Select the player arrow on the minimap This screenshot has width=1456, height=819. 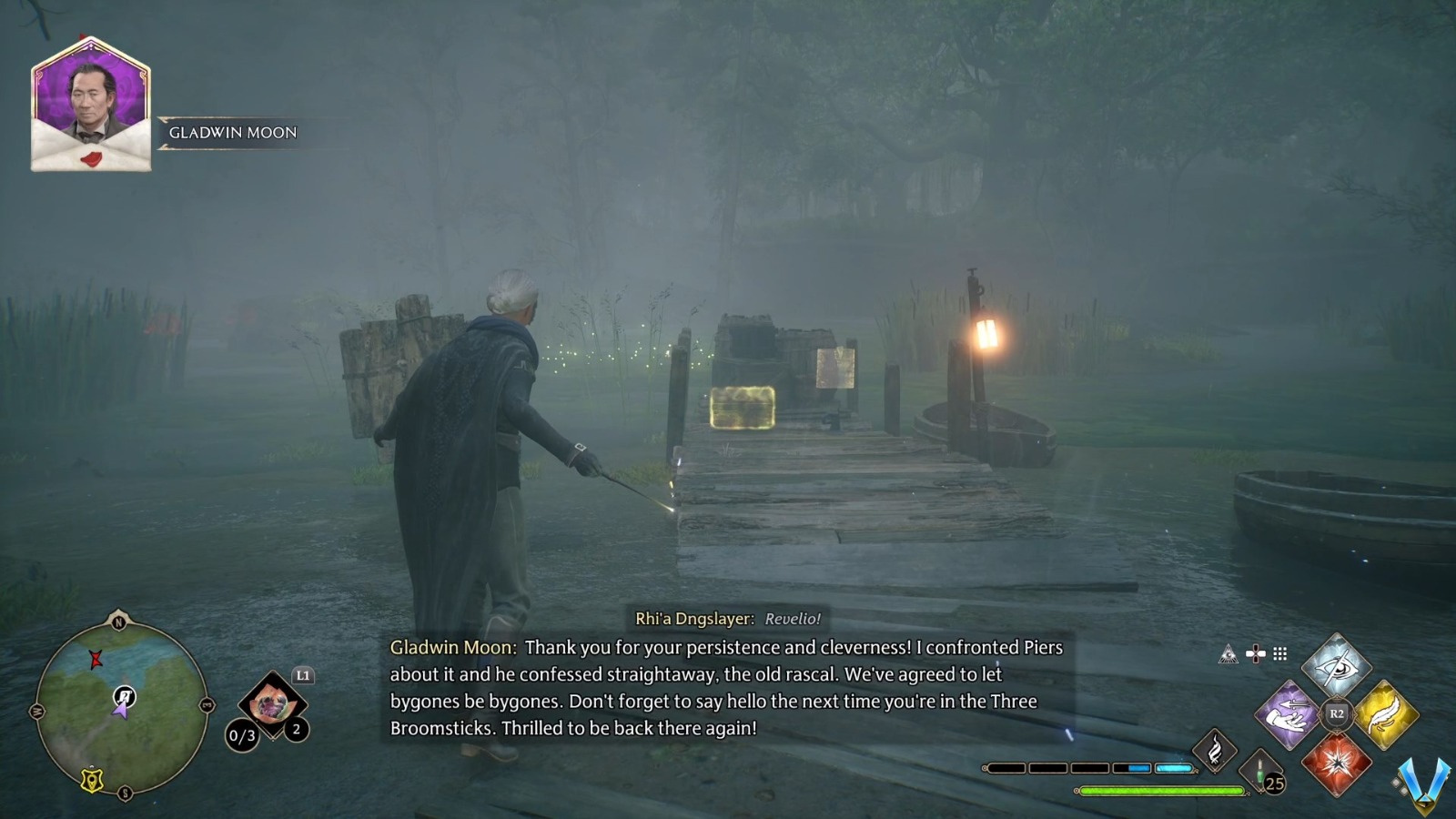click(122, 712)
